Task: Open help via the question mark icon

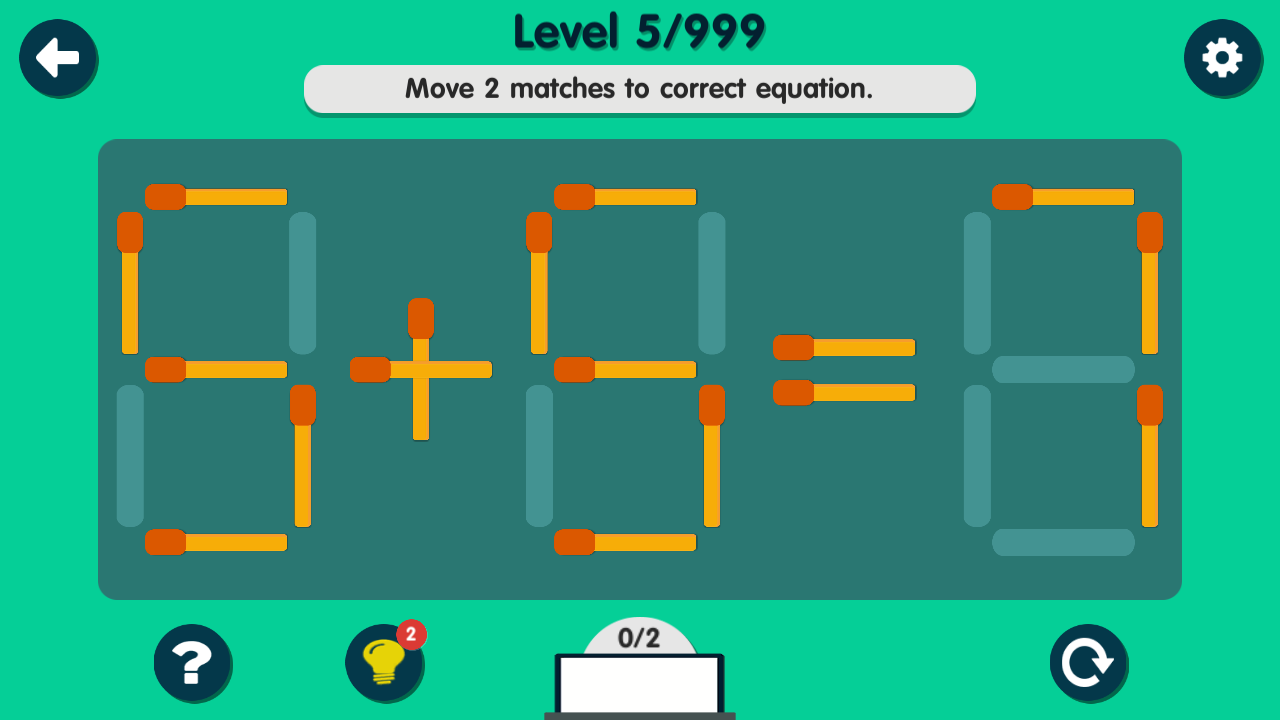Action: tap(193, 663)
